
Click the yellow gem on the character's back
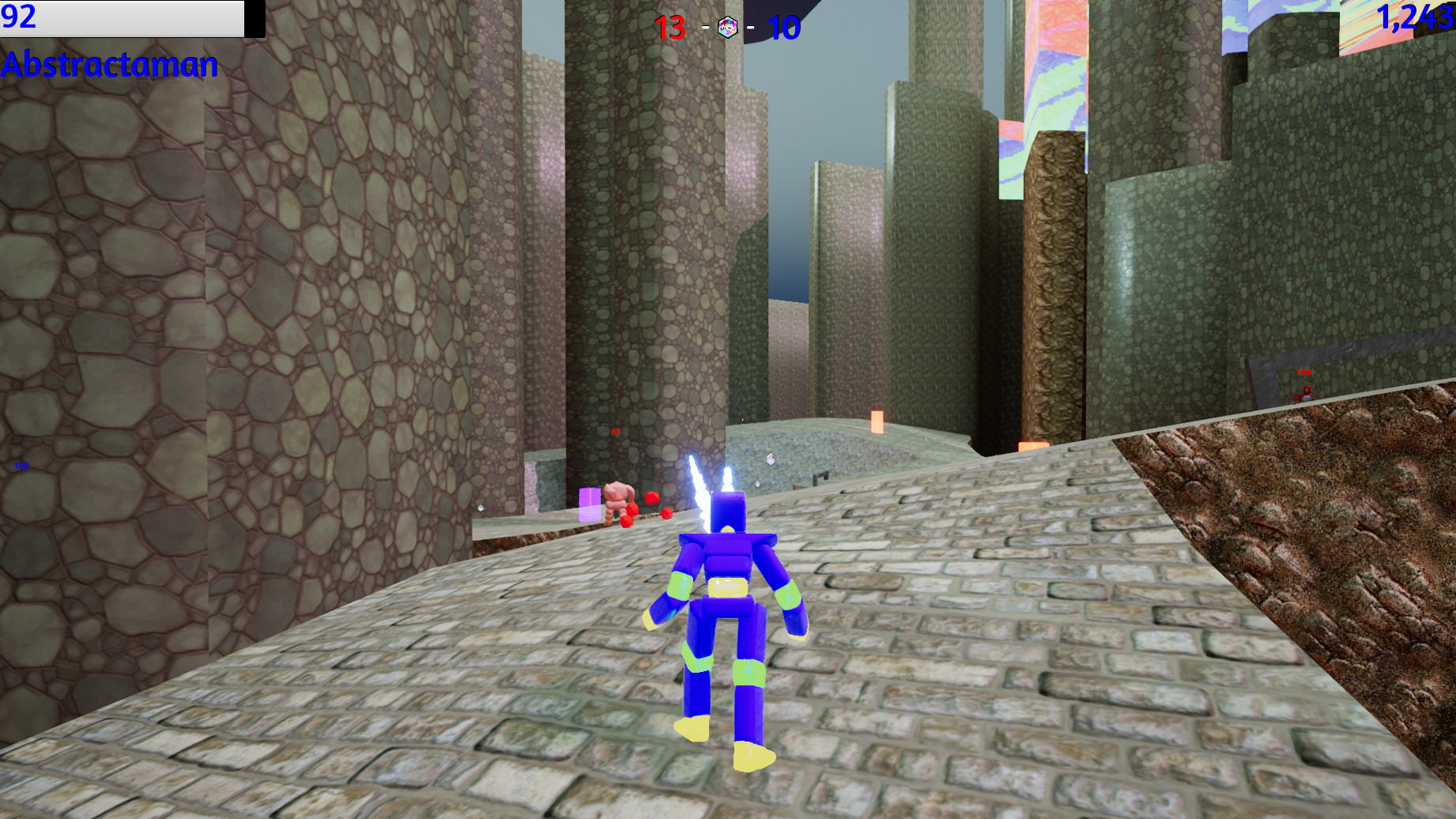[726, 530]
